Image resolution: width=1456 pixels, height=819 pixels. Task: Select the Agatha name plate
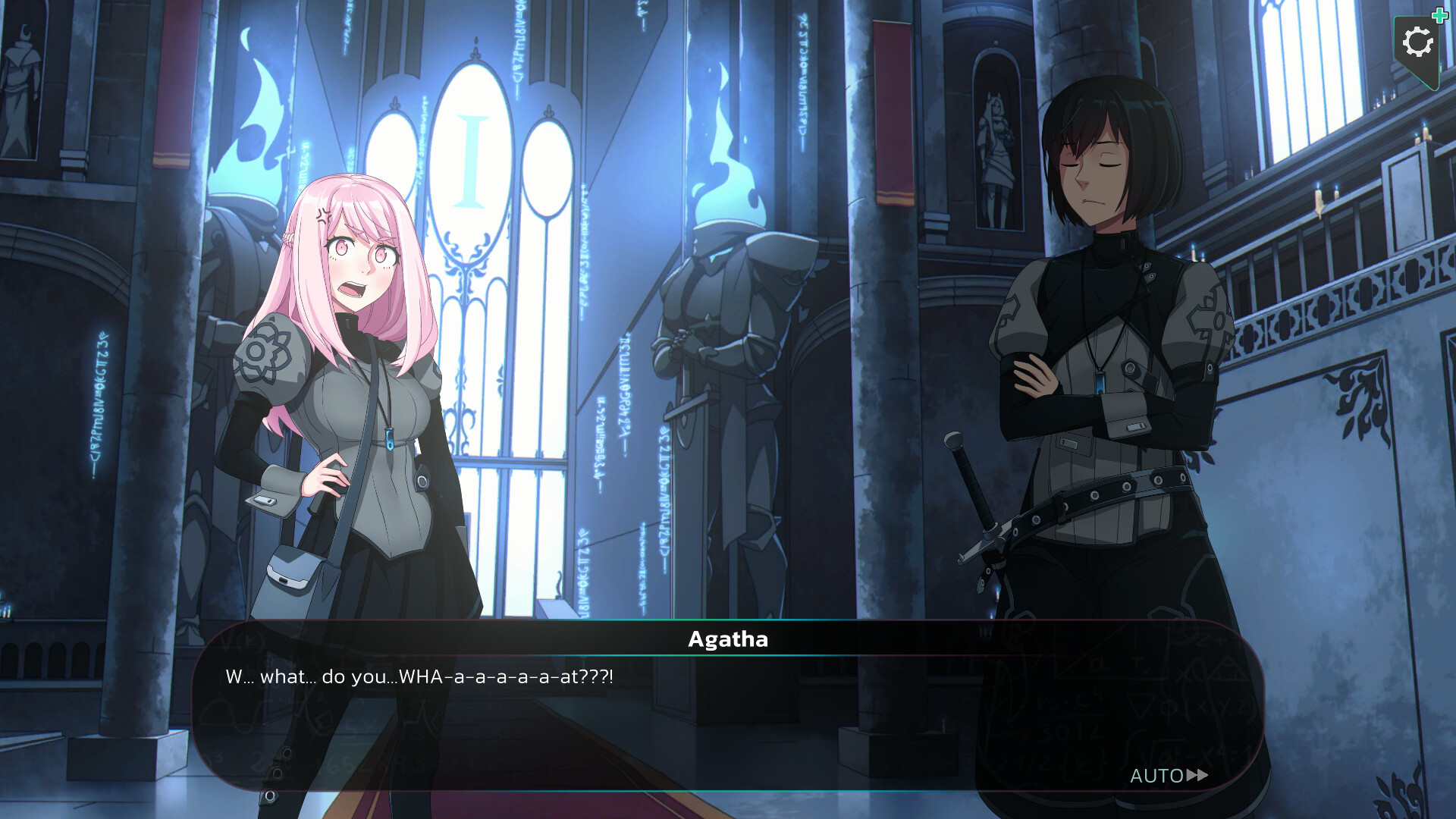[728, 639]
